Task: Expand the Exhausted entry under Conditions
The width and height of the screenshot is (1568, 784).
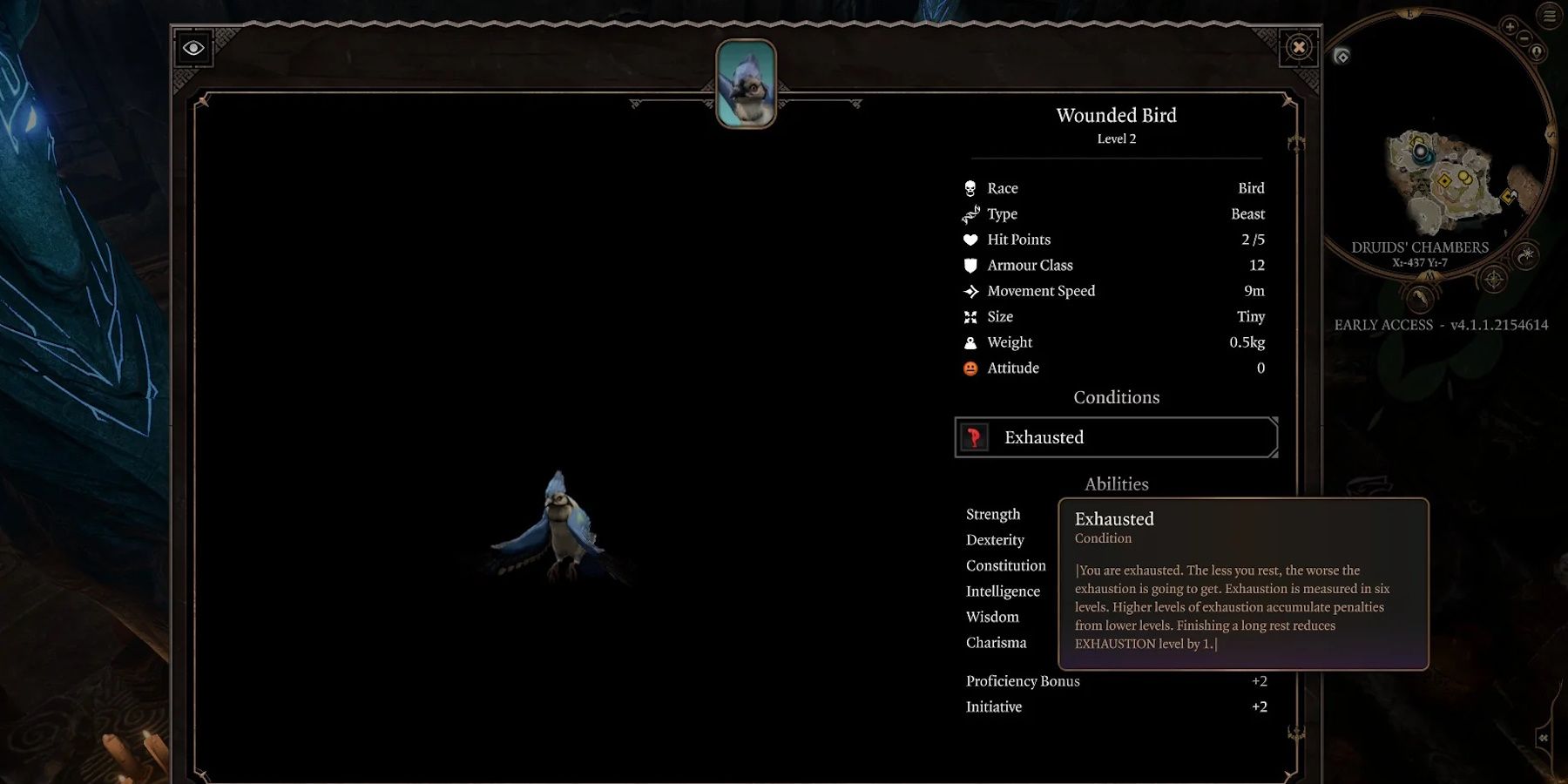Action: (x=1116, y=437)
